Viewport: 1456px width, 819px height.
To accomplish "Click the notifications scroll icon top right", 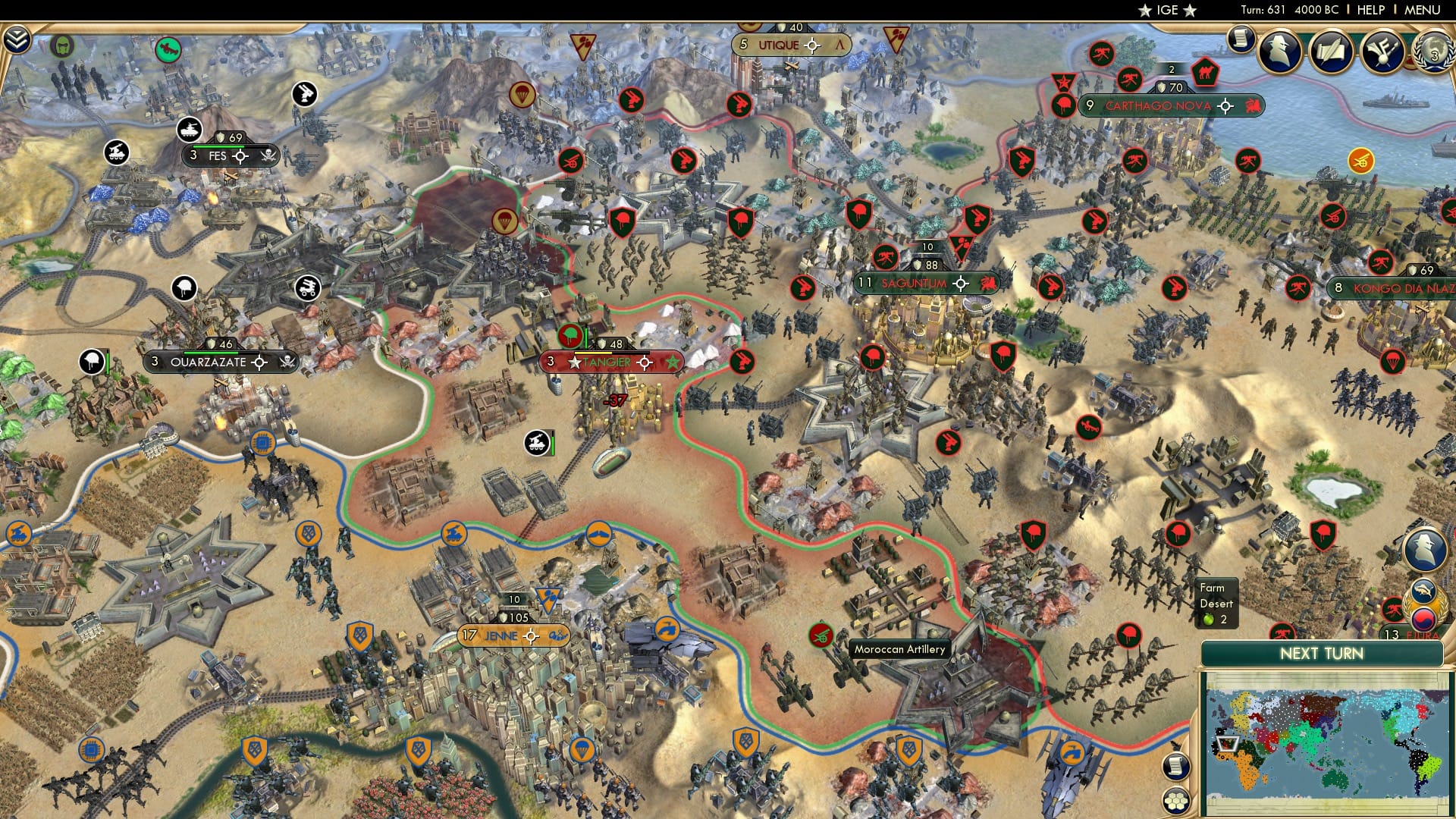I will (1241, 39).
